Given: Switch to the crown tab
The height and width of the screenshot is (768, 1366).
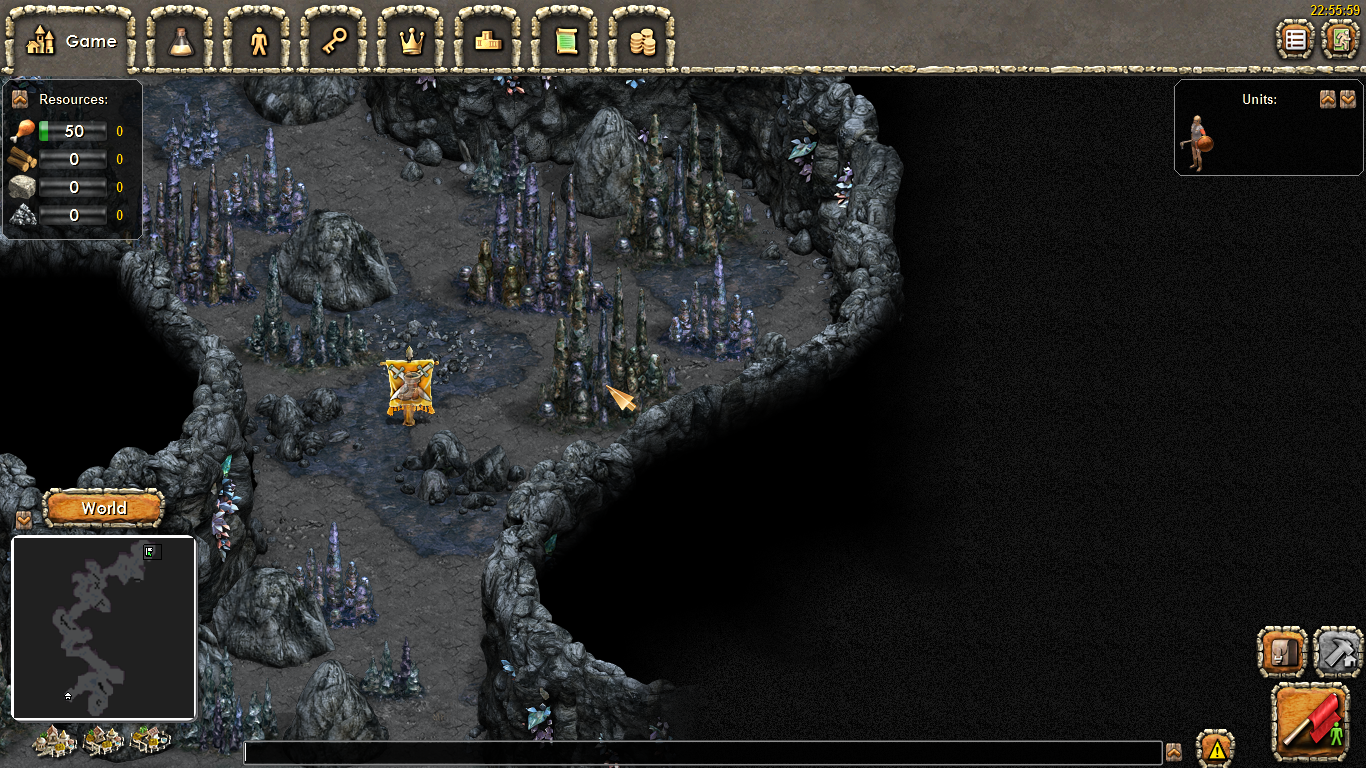Looking at the screenshot, I should point(412,41).
